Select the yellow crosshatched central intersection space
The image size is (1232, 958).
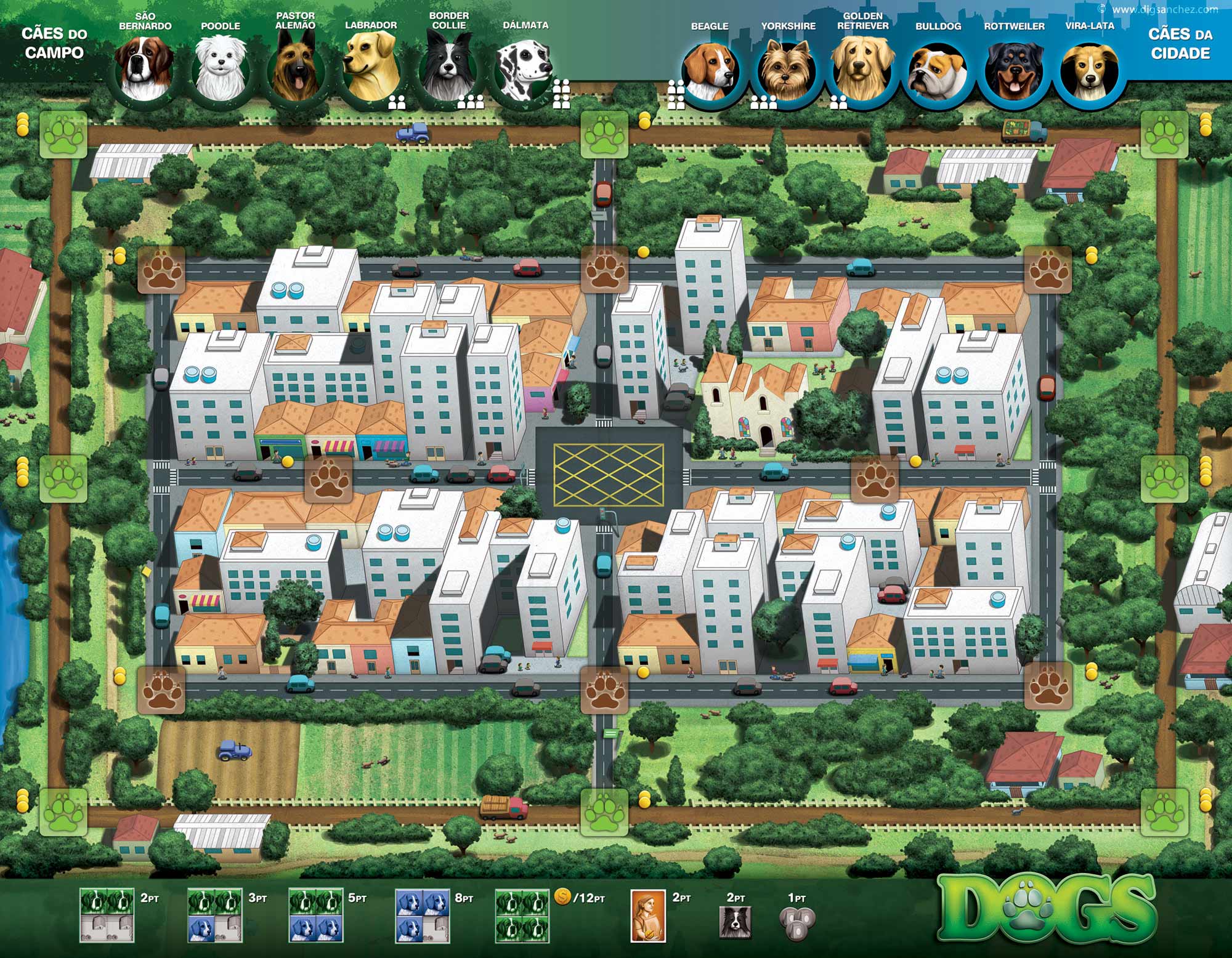(608, 473)
